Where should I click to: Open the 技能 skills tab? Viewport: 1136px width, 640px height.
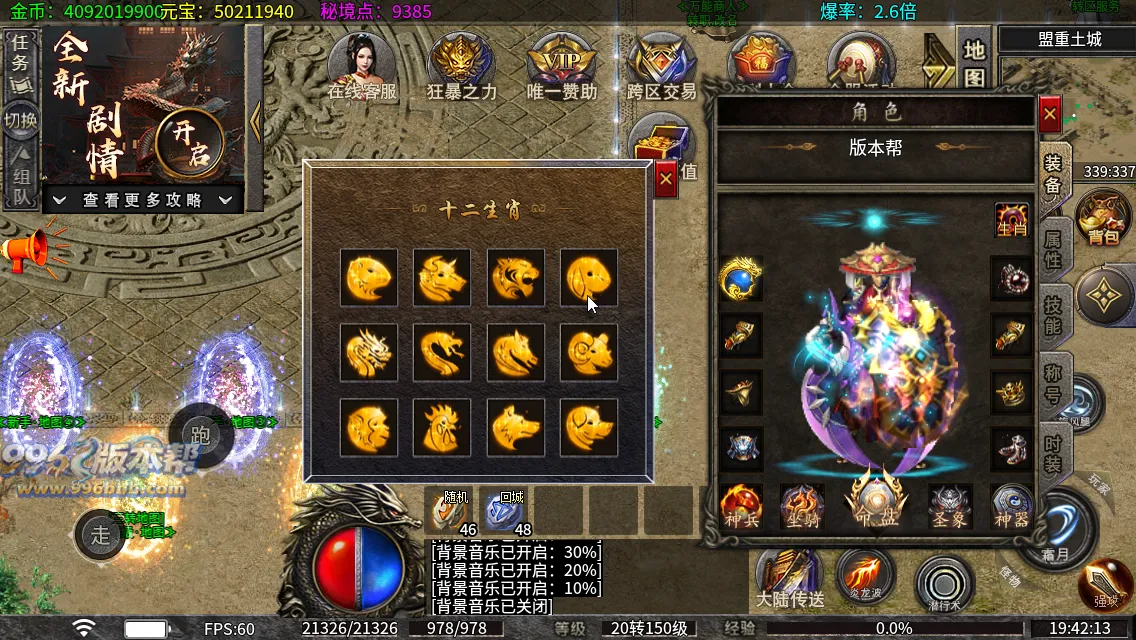click(1054, 315)
